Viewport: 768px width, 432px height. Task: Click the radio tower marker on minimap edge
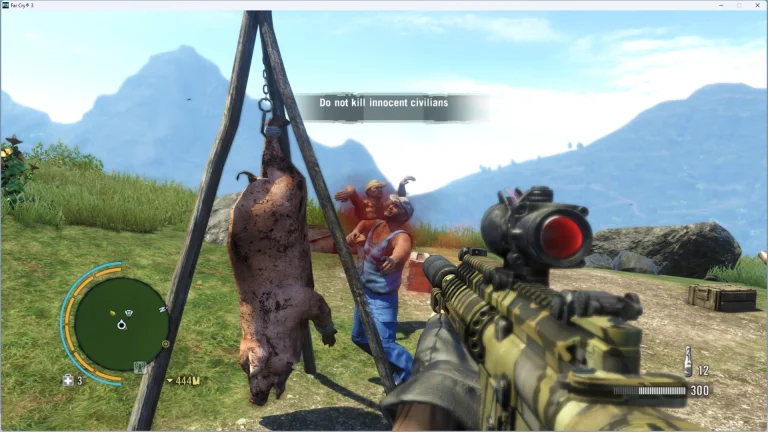point(140,367)
